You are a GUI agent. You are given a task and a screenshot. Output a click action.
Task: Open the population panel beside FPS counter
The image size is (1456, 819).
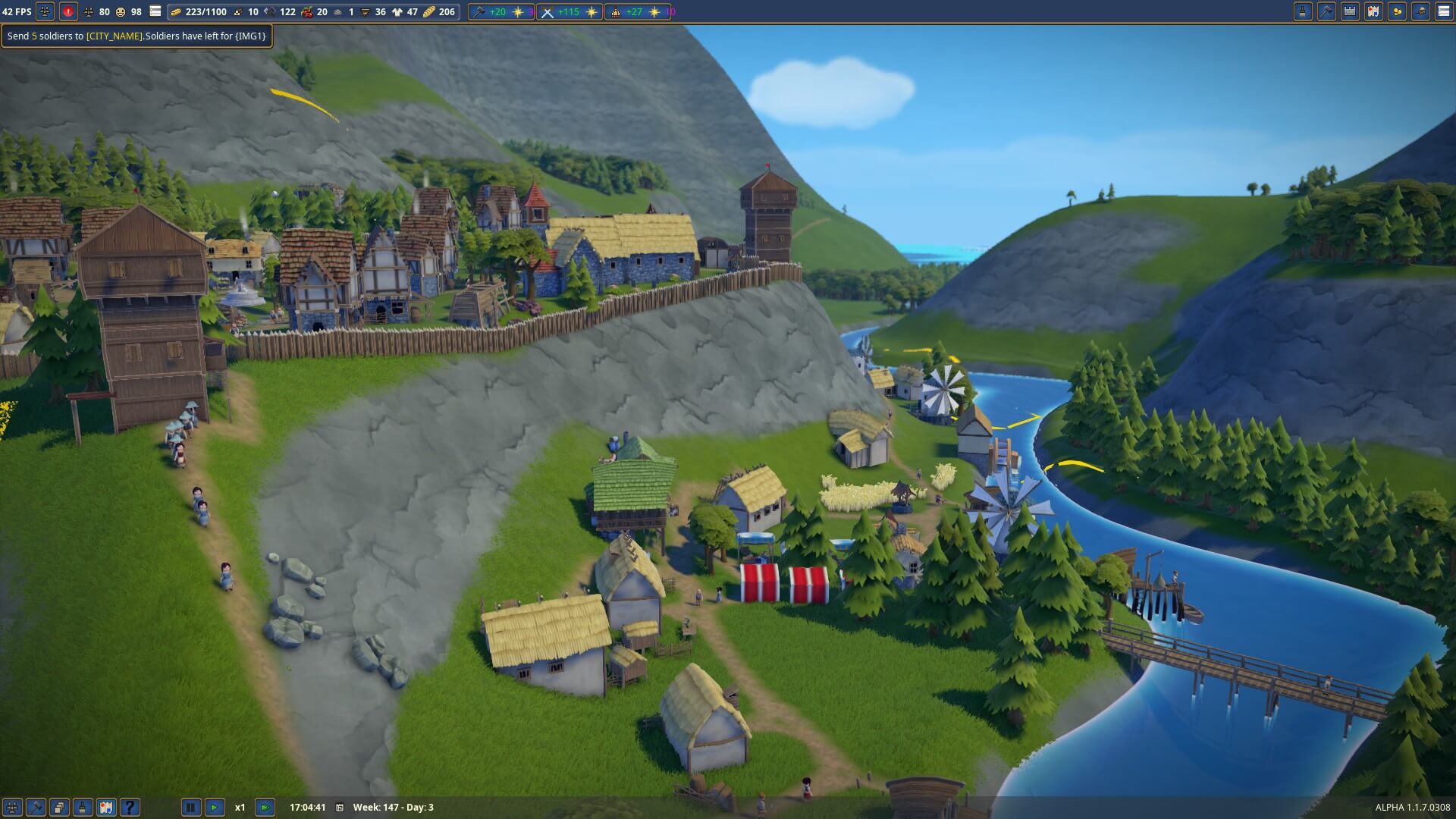point(45,11)
